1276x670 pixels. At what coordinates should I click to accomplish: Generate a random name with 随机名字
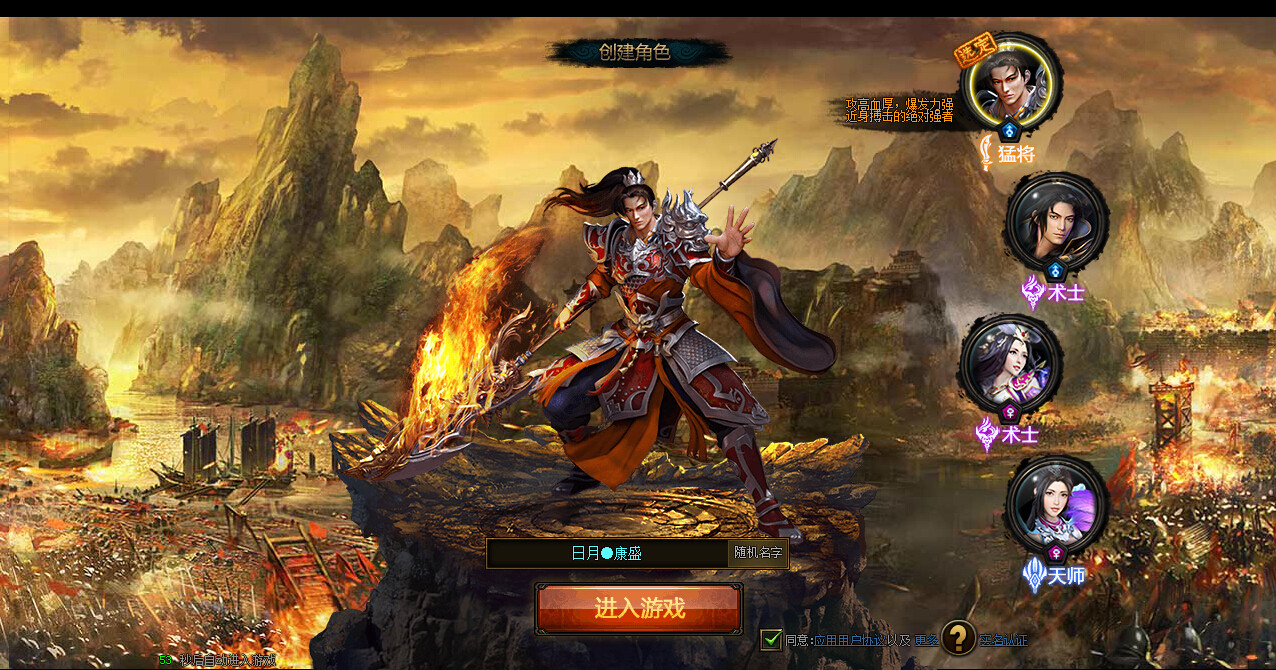click(x=759, y=553)
